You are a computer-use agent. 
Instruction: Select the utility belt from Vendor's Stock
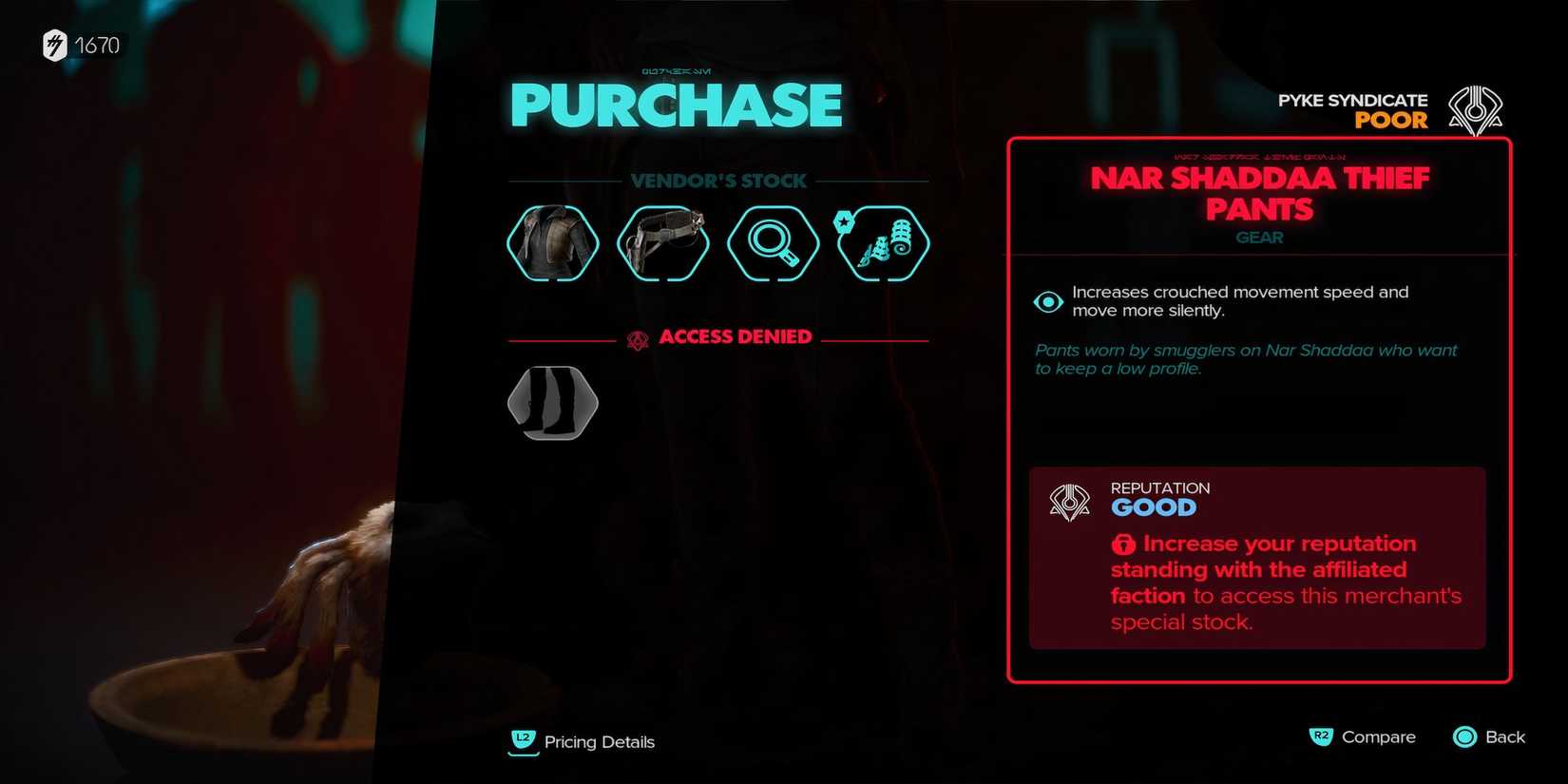tap(662, 243)
